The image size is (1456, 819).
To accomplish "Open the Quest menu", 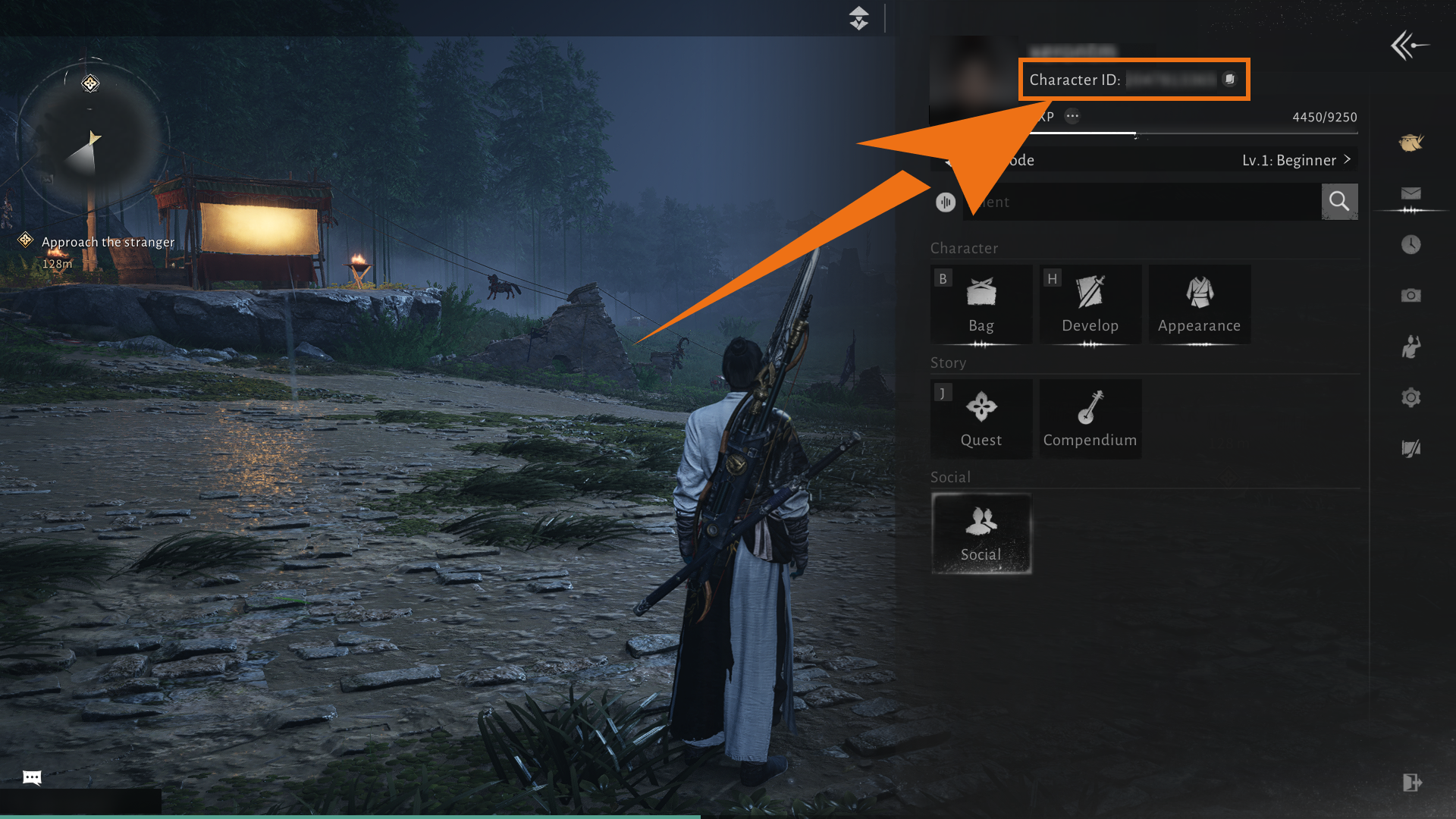I will pos(981,419).
